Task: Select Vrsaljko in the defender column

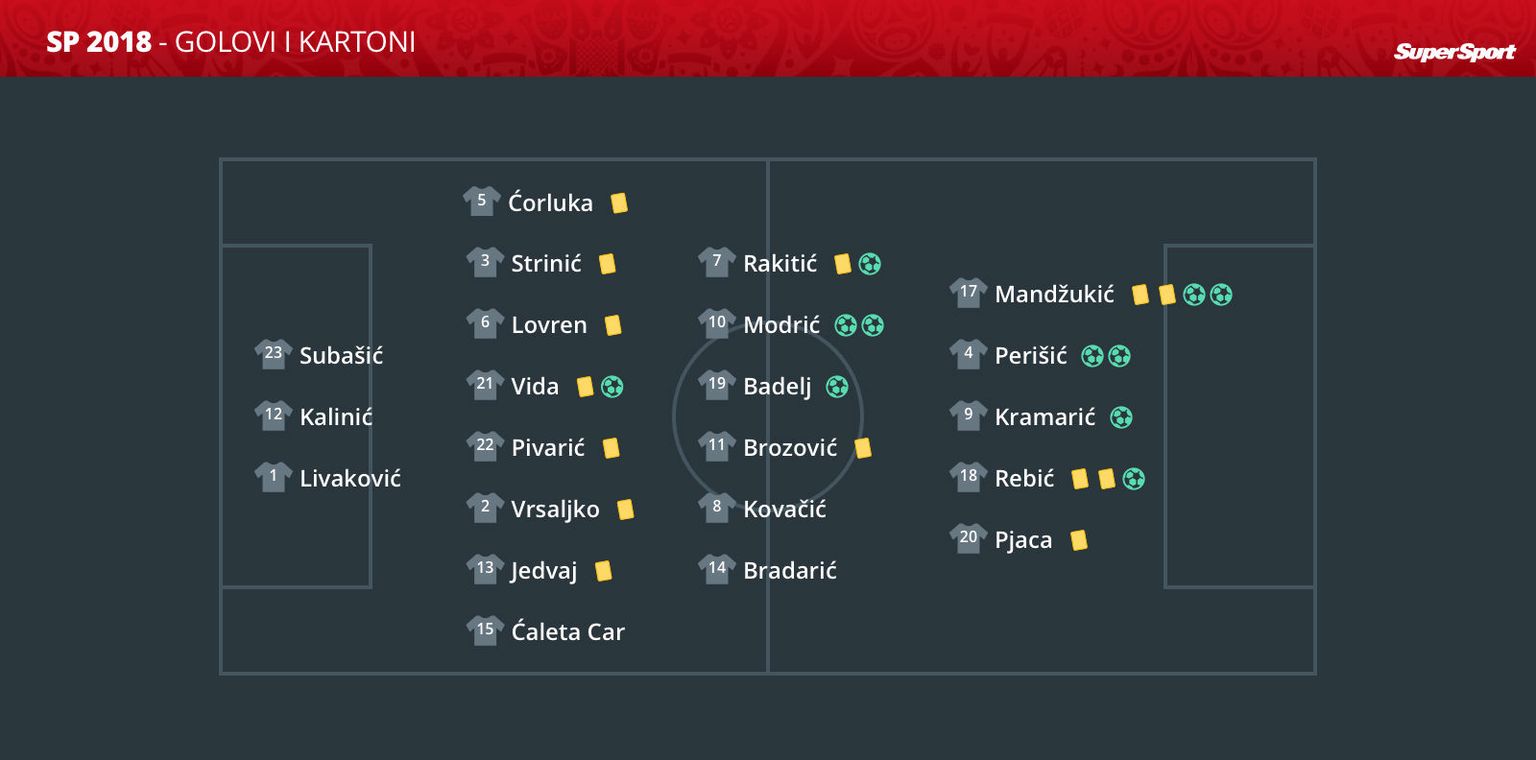Action: pos(555,509)
